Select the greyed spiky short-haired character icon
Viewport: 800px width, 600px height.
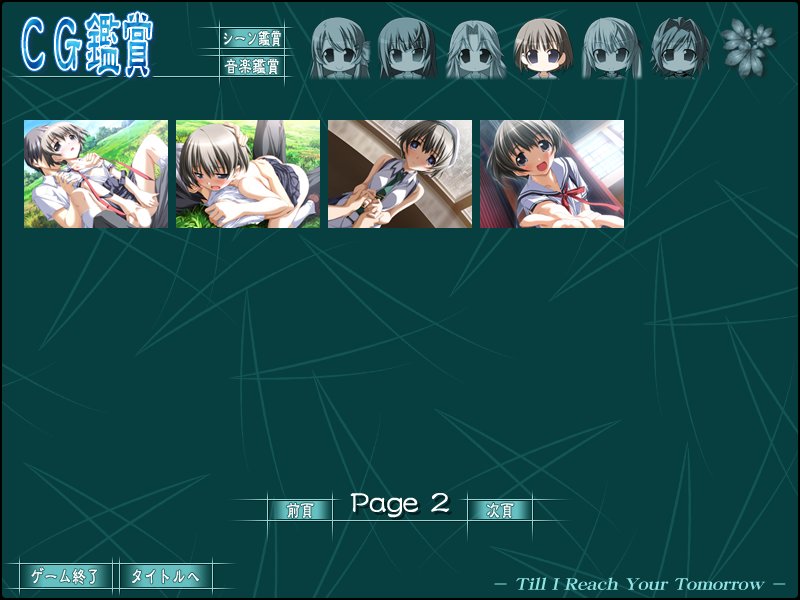tap(679, 48)
